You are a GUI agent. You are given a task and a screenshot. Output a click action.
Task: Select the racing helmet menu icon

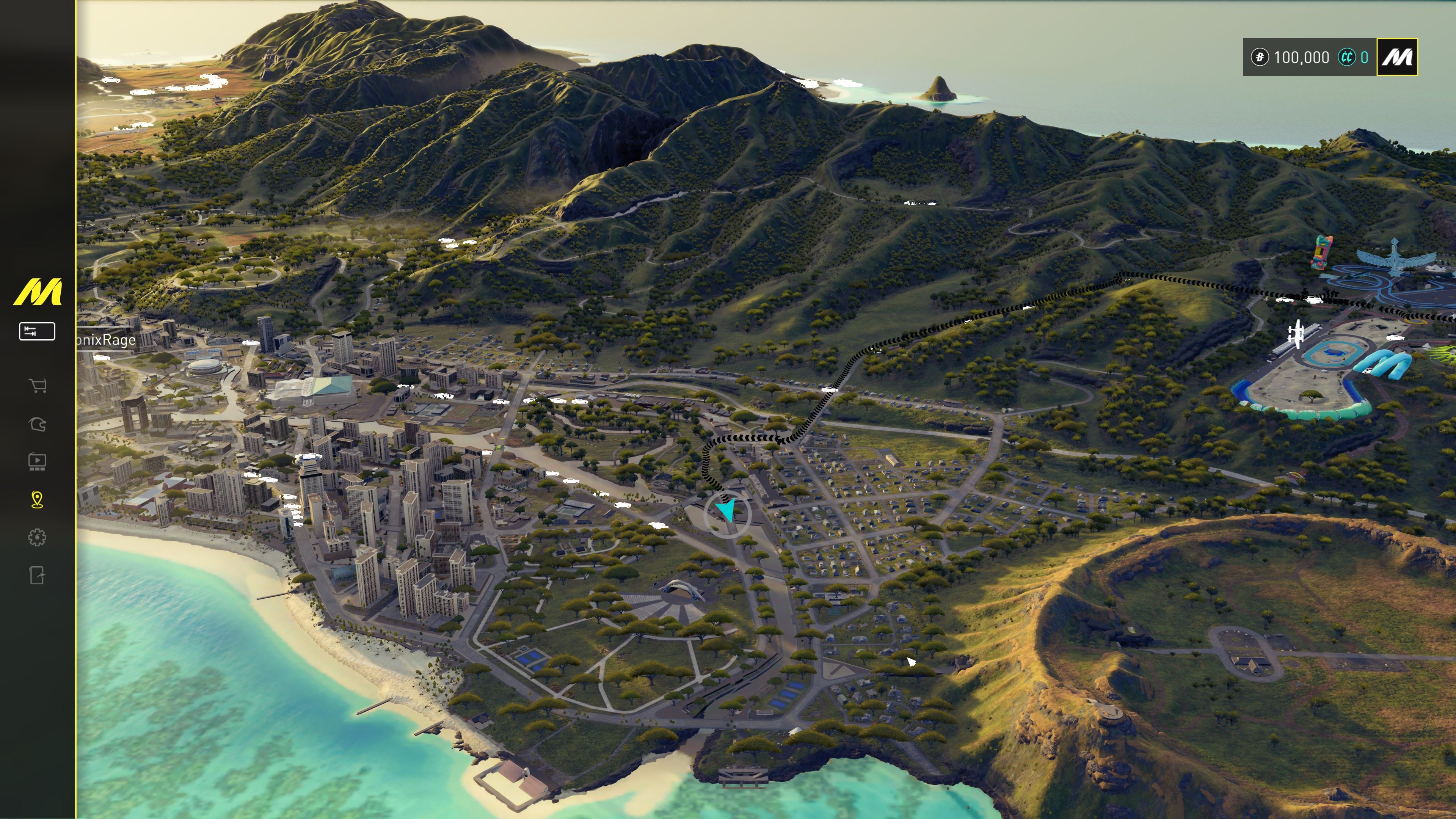[37, 424]
